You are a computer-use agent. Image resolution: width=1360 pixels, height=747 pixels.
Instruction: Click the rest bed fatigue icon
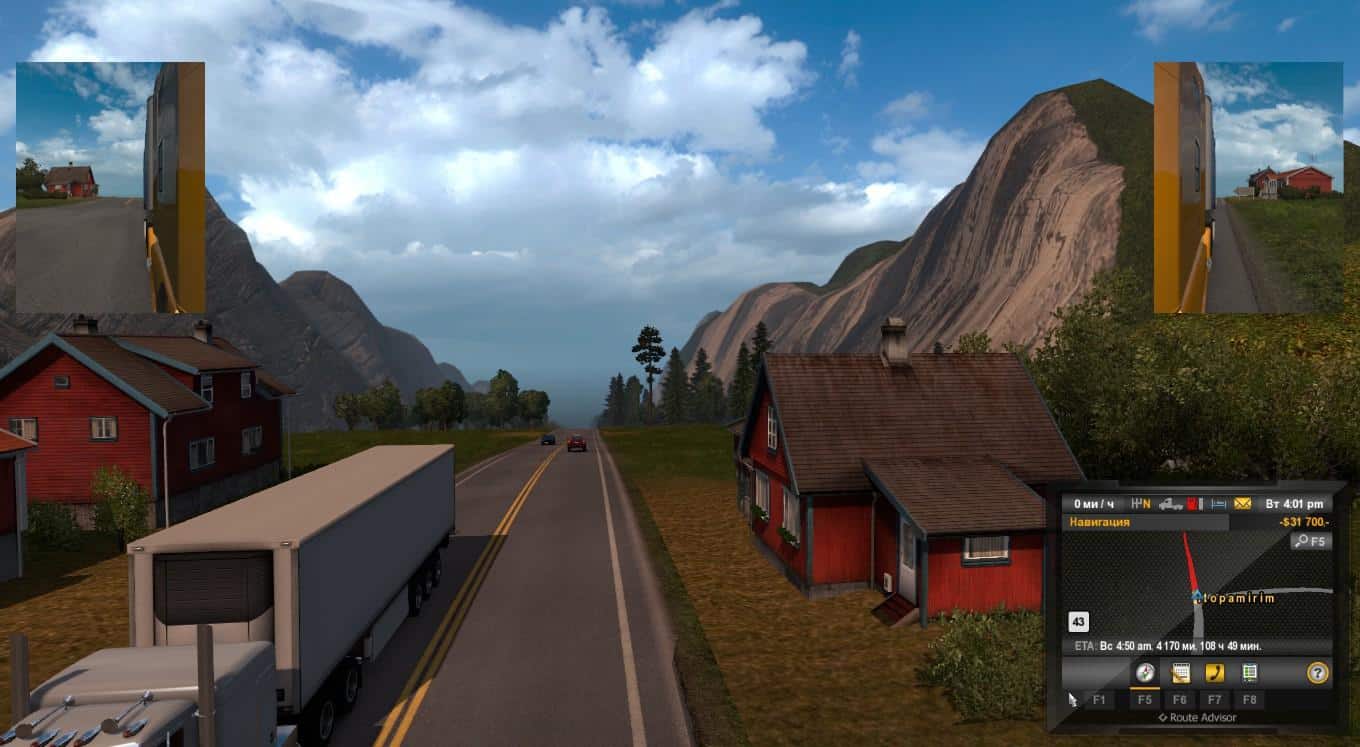[1219, 504]
